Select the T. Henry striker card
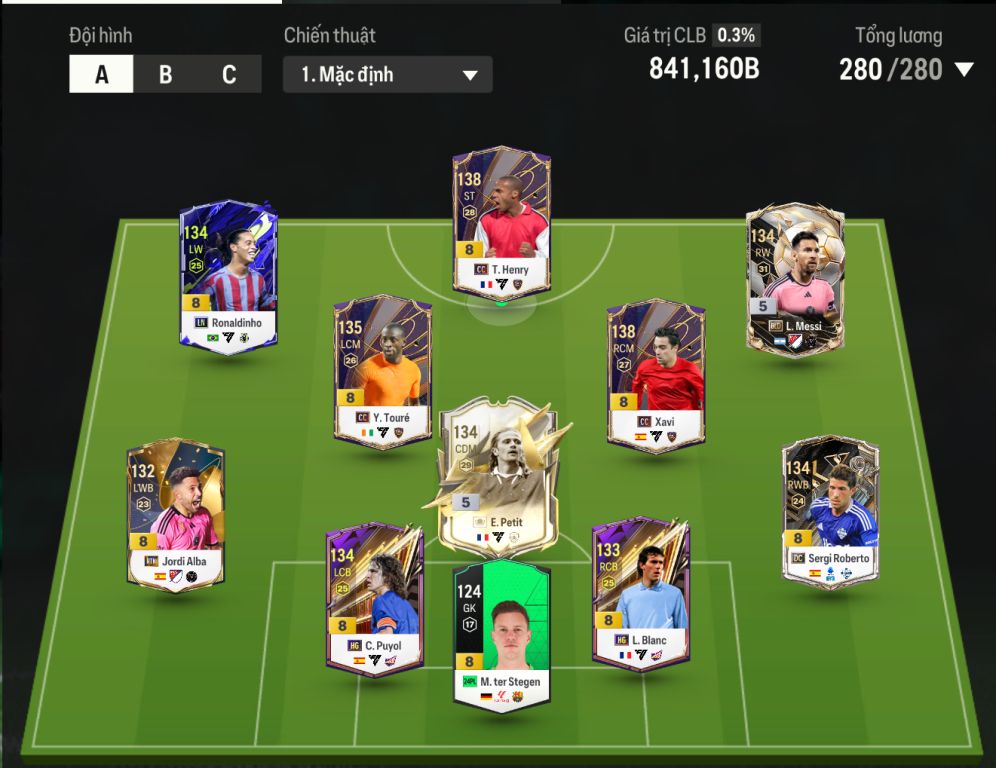This screenshot has height=768, width=996. pyautogui.click(x=501, y=223)
